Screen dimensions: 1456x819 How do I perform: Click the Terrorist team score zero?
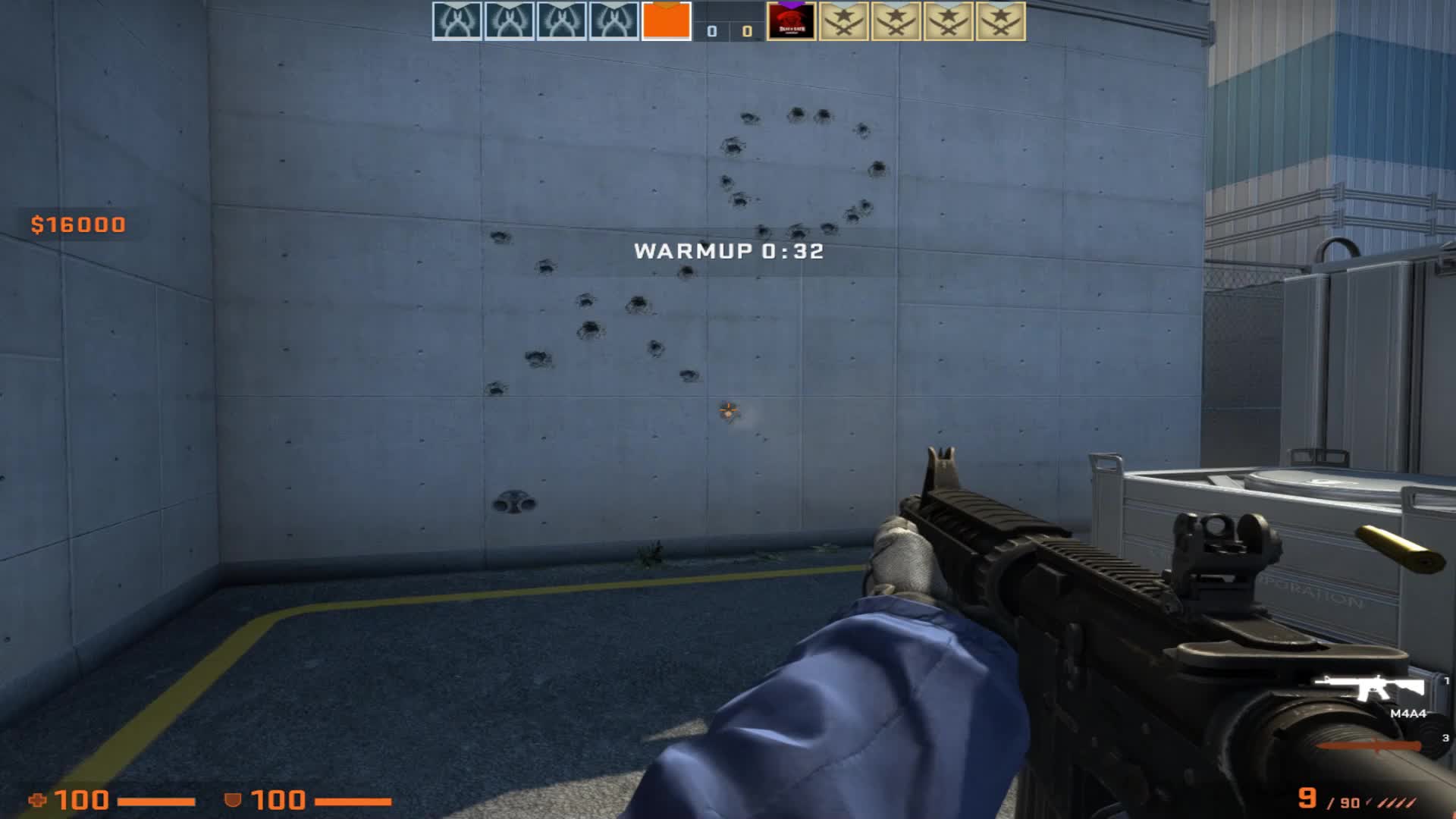pyautogui.click(x=747, y=30)
